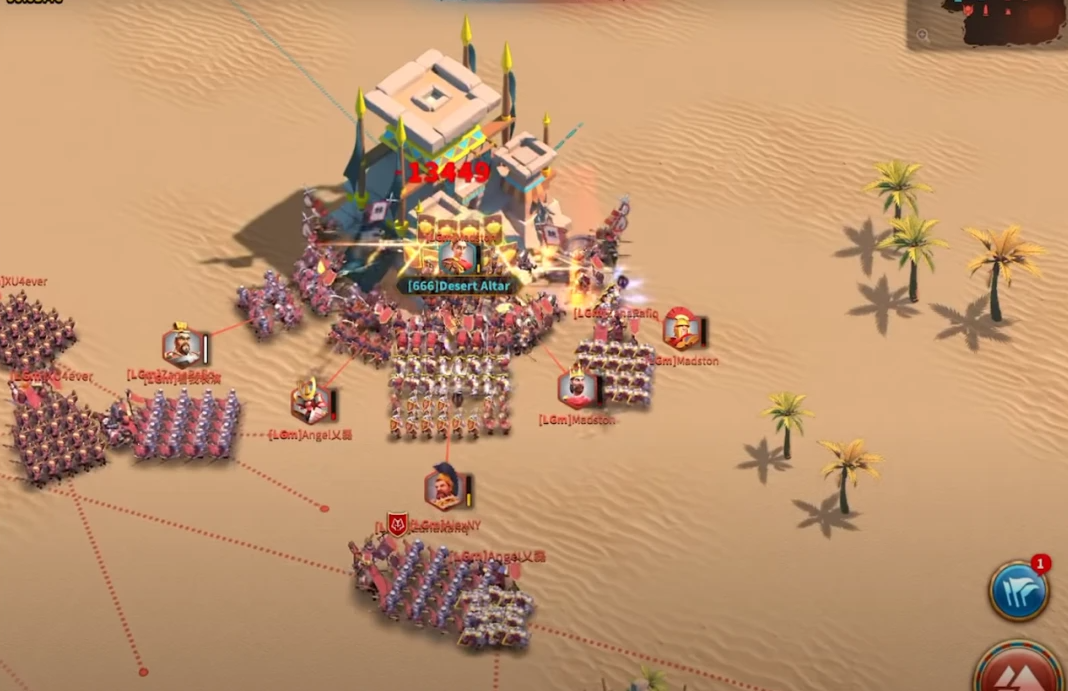Pick the gold-helmeted Roman commander portrait
This screenshot has height=691, width=1068.
[x=681, y=329]
